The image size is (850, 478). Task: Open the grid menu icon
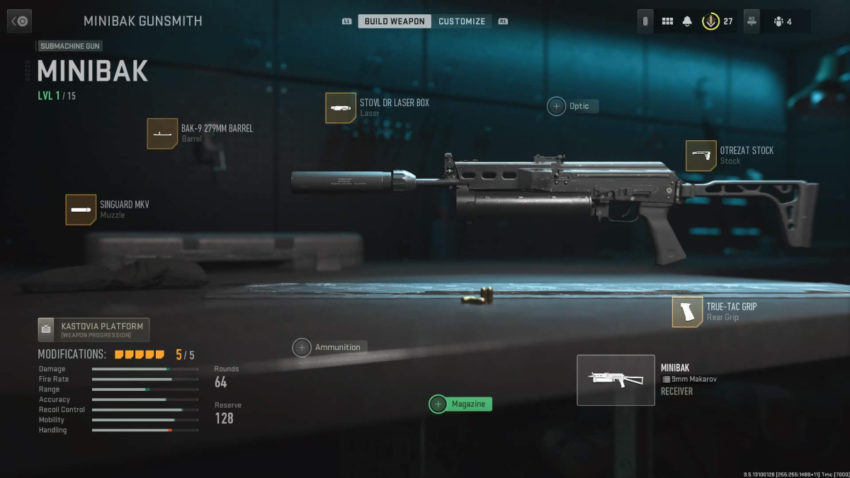(667, 21)
